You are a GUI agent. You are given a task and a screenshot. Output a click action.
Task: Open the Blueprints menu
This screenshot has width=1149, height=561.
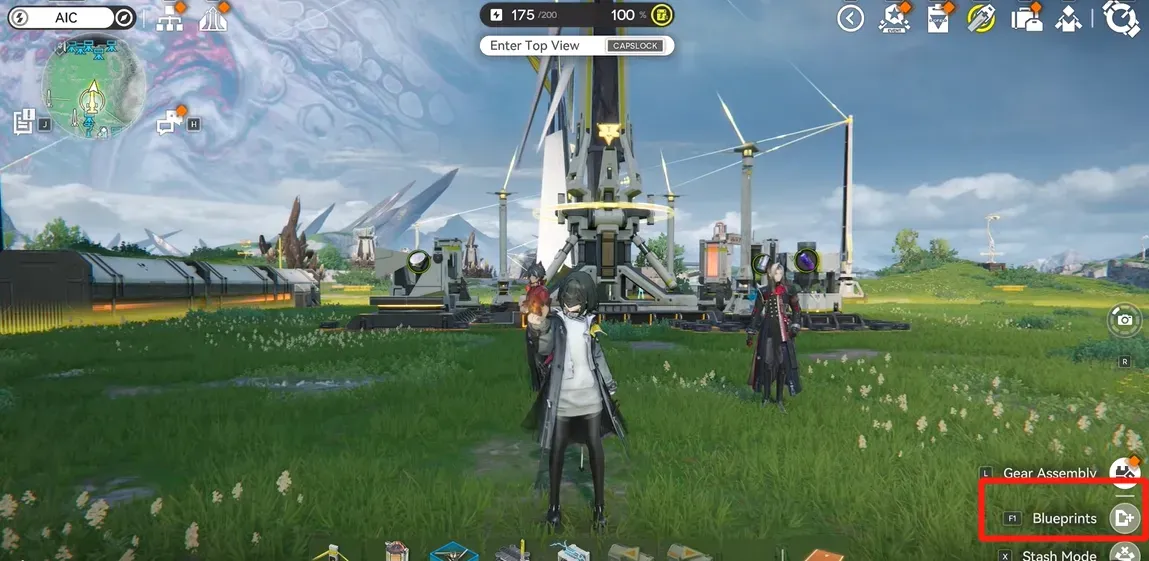[x=1125, y=518]
